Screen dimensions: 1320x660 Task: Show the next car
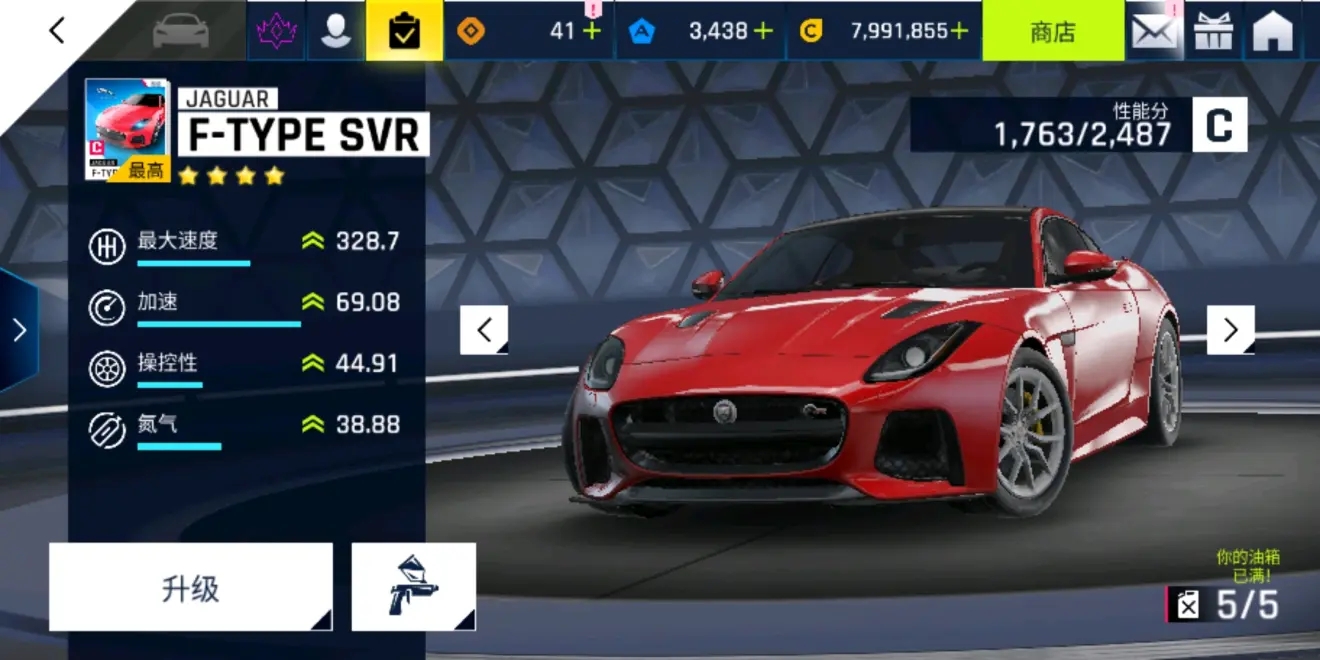1230,330
